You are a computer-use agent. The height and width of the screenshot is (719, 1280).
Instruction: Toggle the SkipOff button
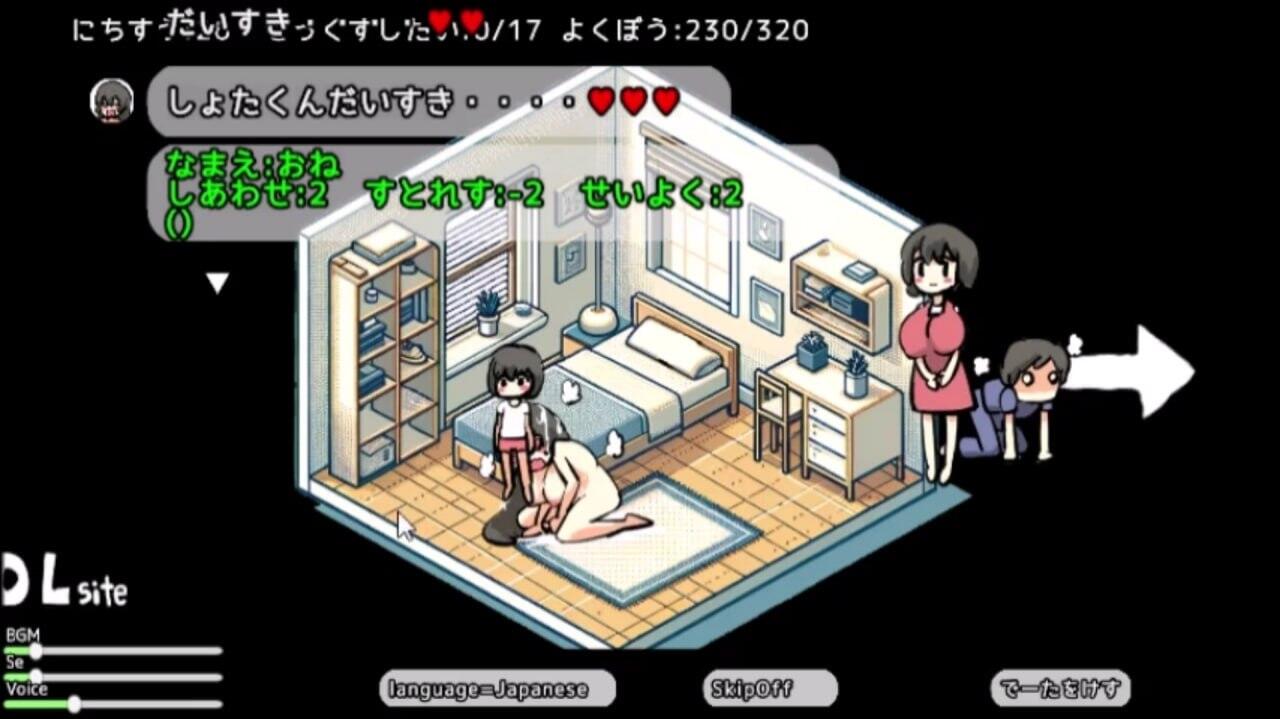(x=769, y=688)
